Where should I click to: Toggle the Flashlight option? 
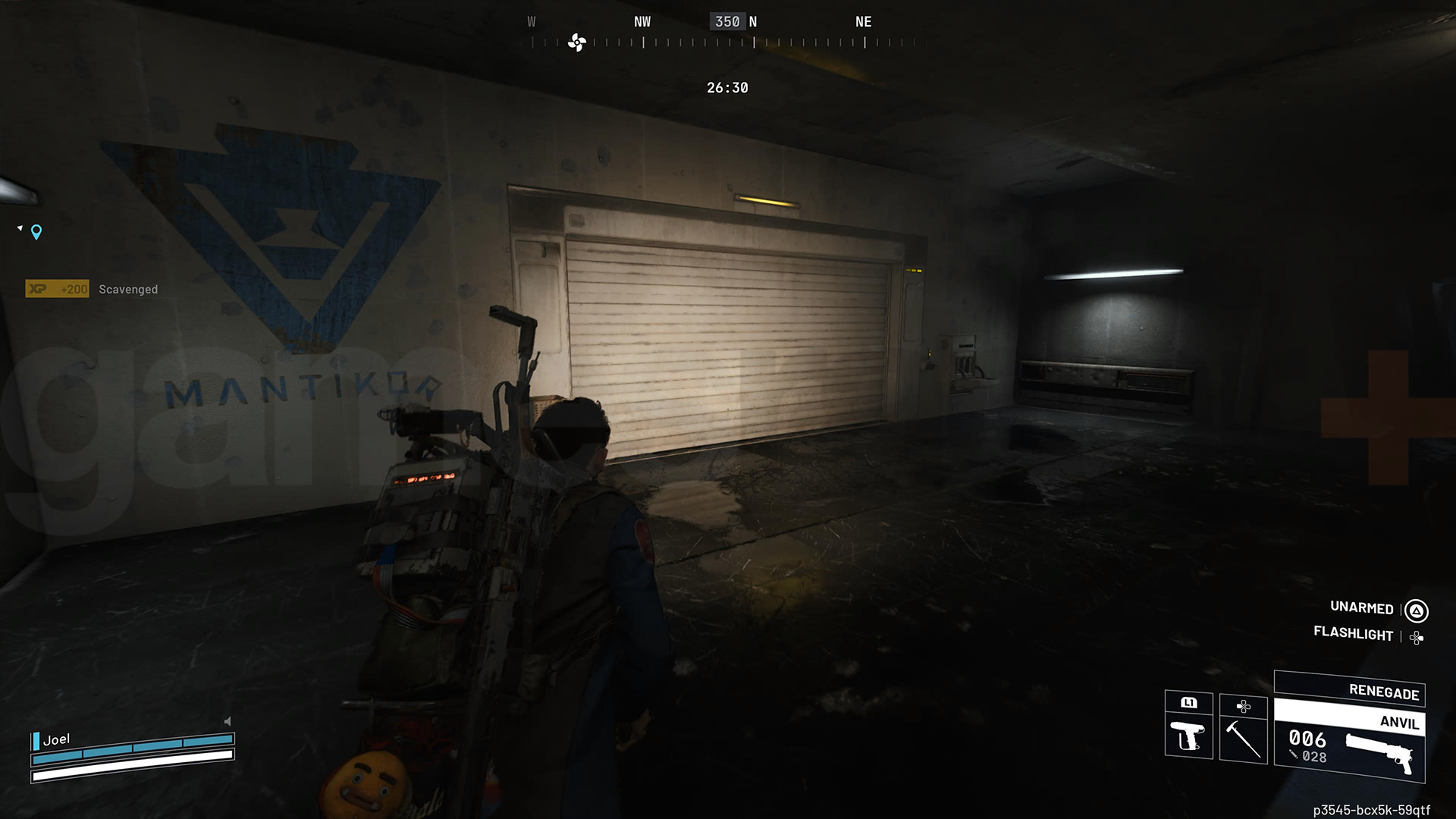pyautogui.click(x=1354, y=635)
